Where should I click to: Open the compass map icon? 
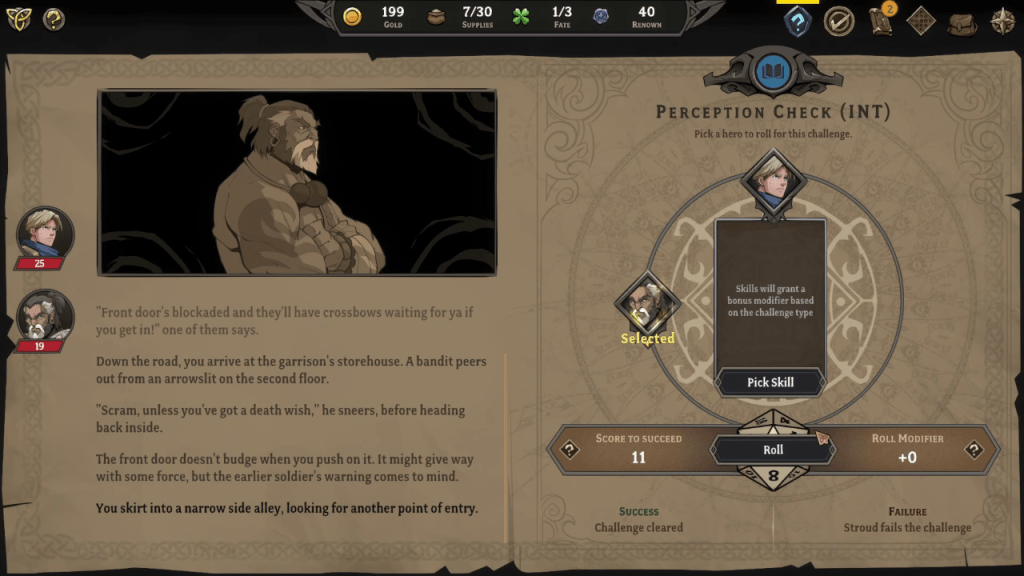(1002, 21)
